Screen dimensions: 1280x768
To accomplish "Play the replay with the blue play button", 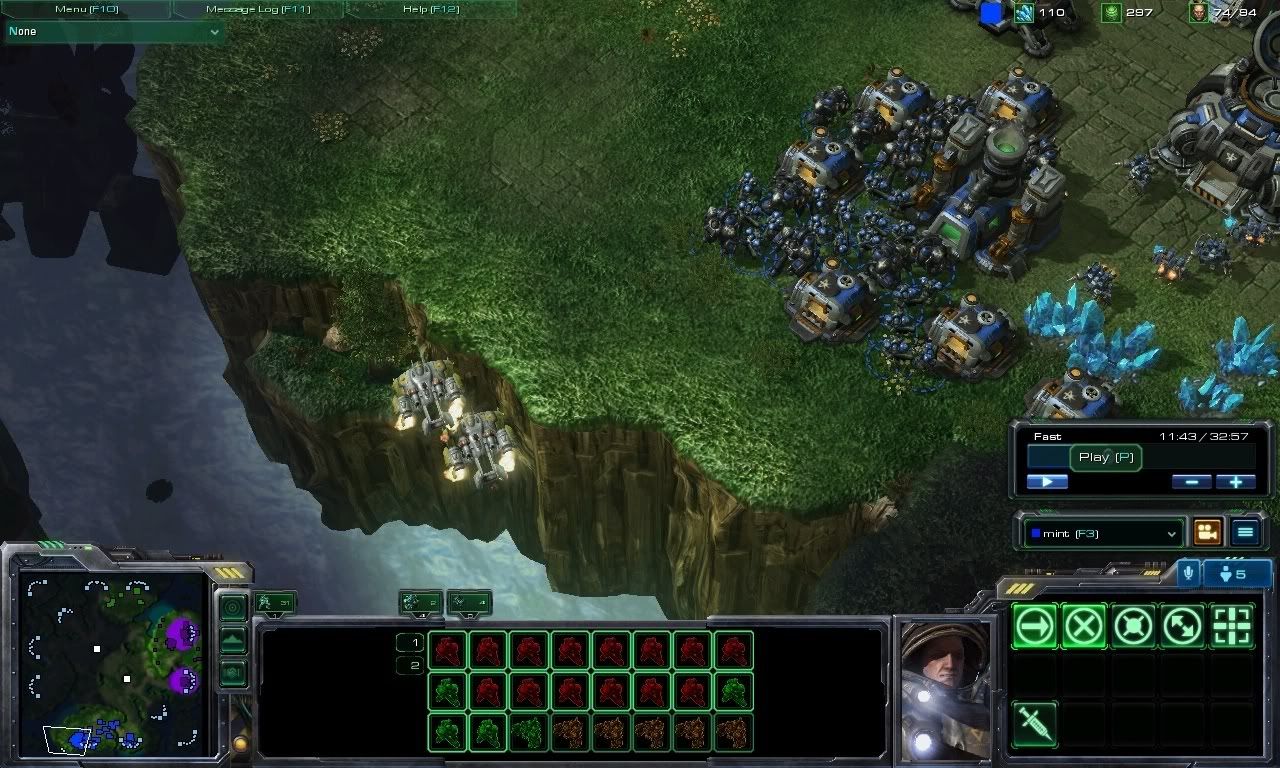I will point(1047,482).
